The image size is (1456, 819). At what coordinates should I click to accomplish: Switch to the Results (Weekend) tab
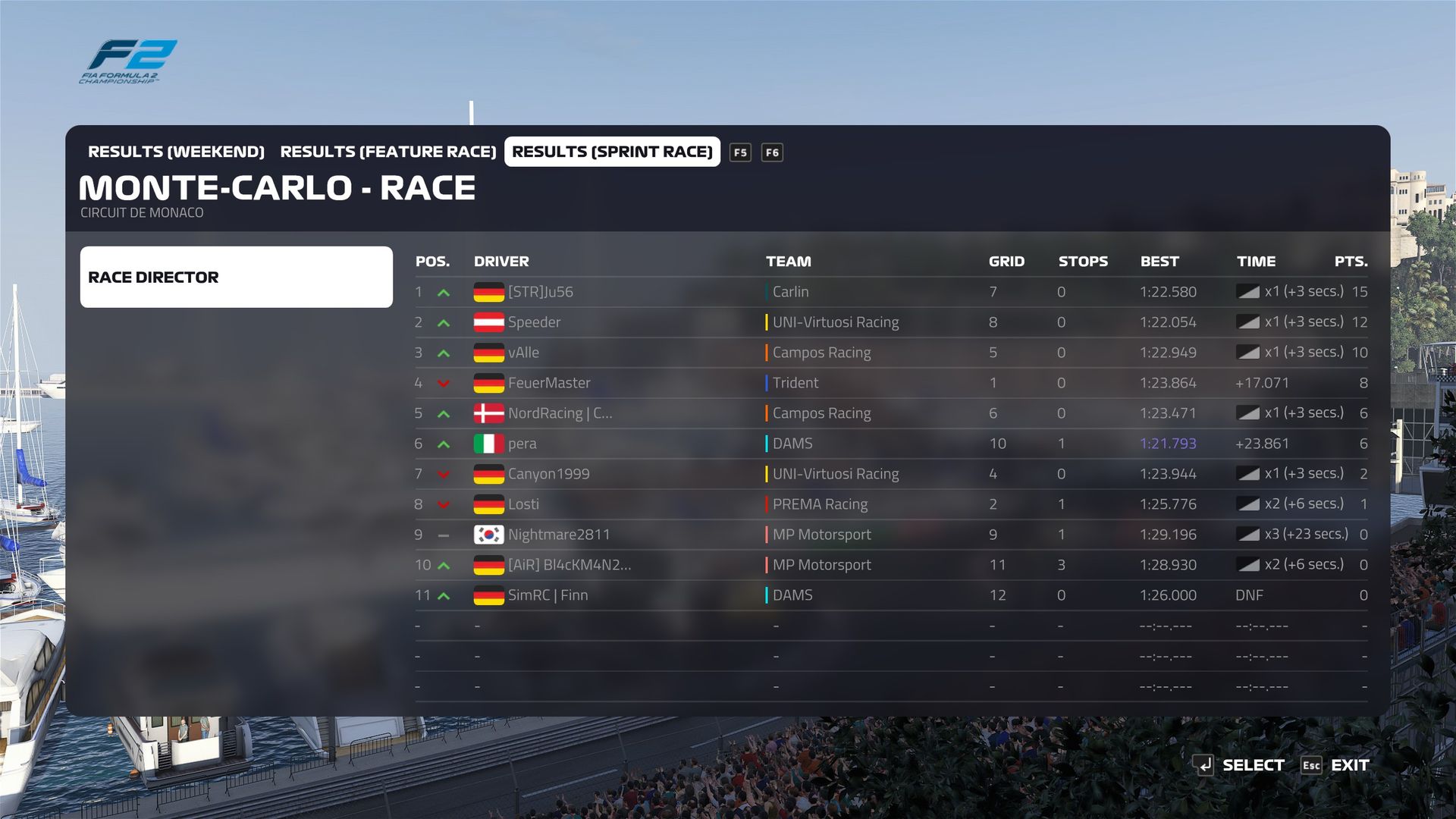click(176, 152)
